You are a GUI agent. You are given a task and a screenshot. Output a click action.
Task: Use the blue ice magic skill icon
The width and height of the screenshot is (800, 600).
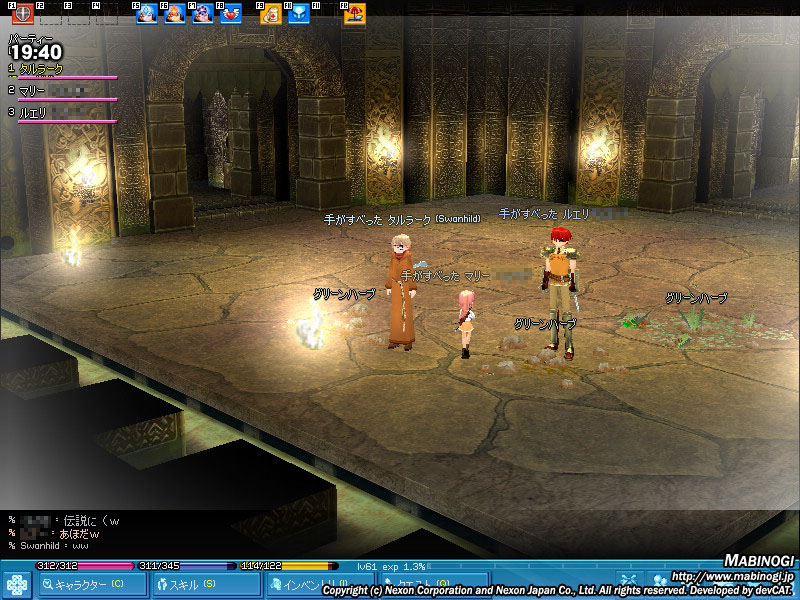(146, 14)
